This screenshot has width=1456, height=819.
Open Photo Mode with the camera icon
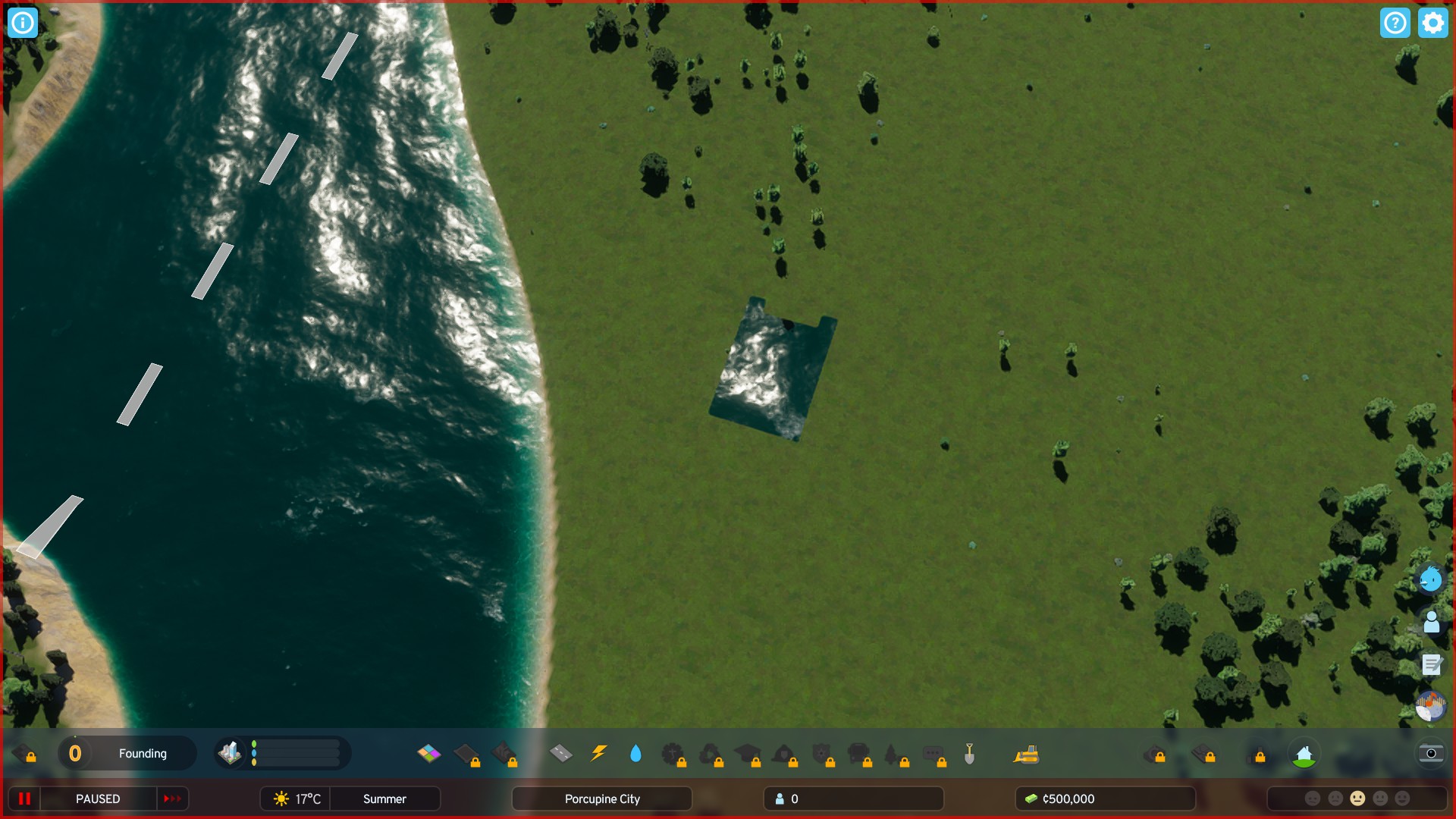1430,754
